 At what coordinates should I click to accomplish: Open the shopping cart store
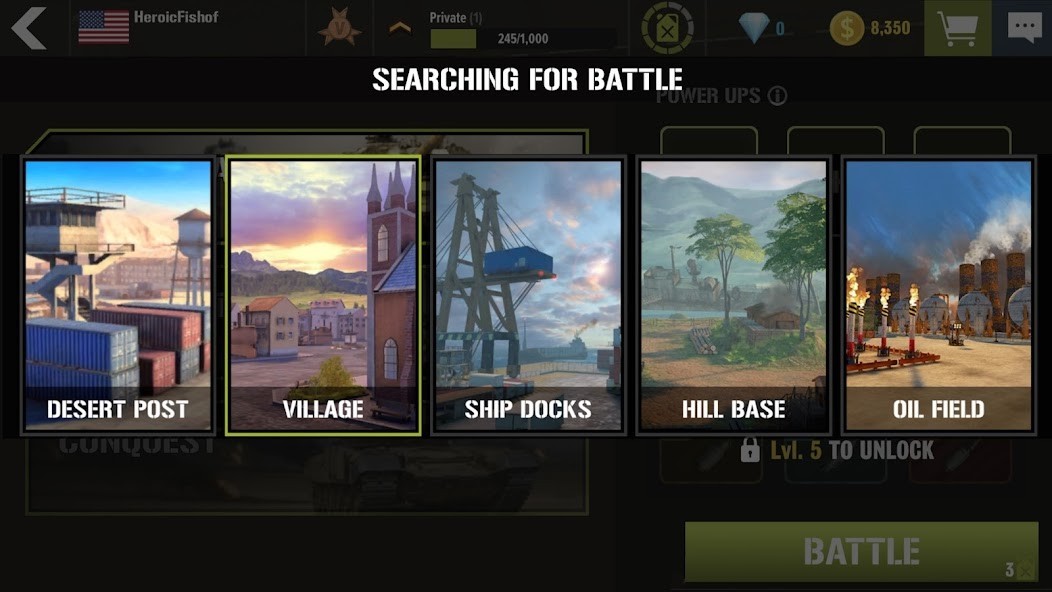pos(957,28)
